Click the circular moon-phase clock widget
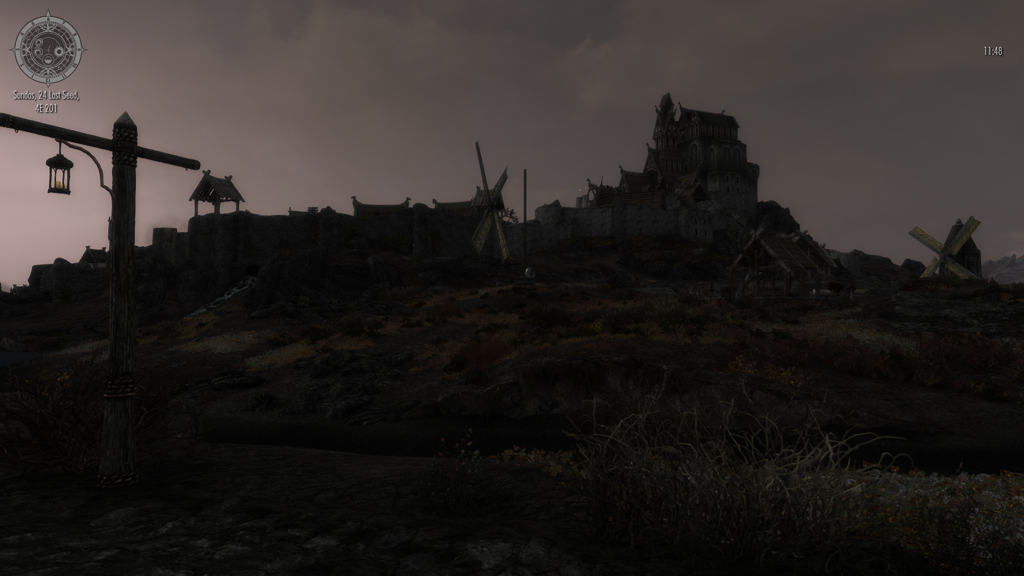 [x=47, y=48]
